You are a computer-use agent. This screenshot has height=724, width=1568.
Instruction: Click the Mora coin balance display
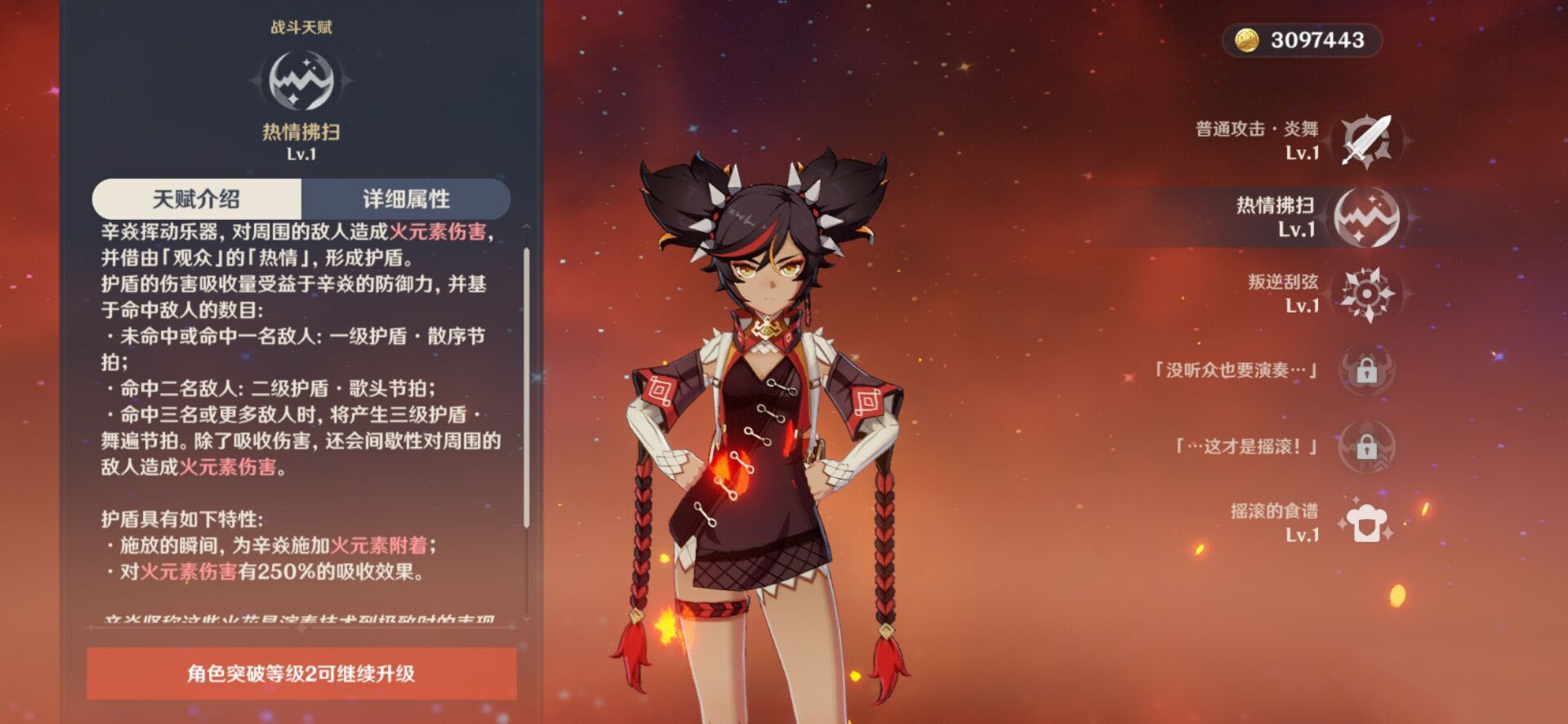(x=1301, y=40)
